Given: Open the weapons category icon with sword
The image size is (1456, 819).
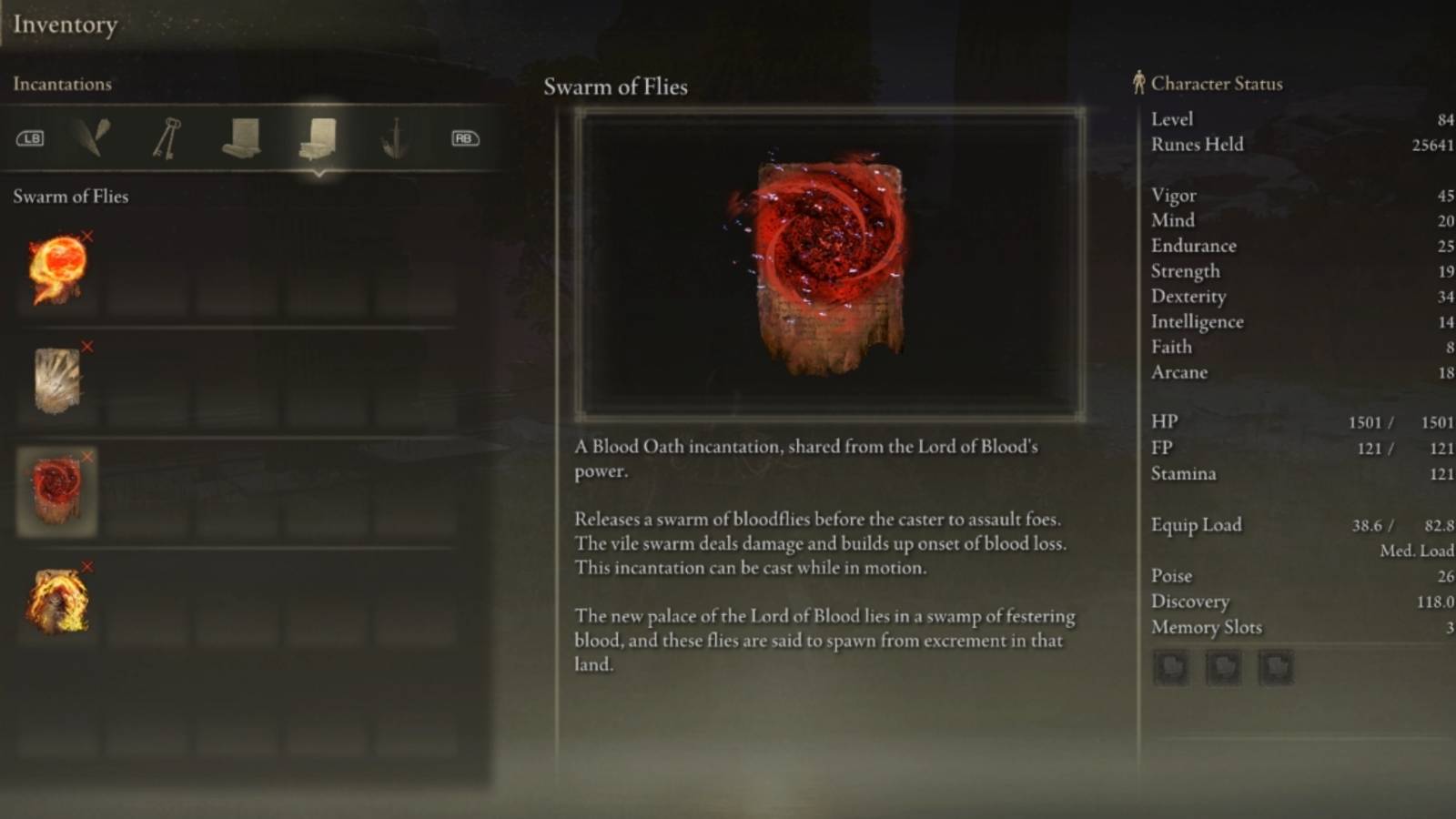Looking at the screenshot, I should coord(395,136).
